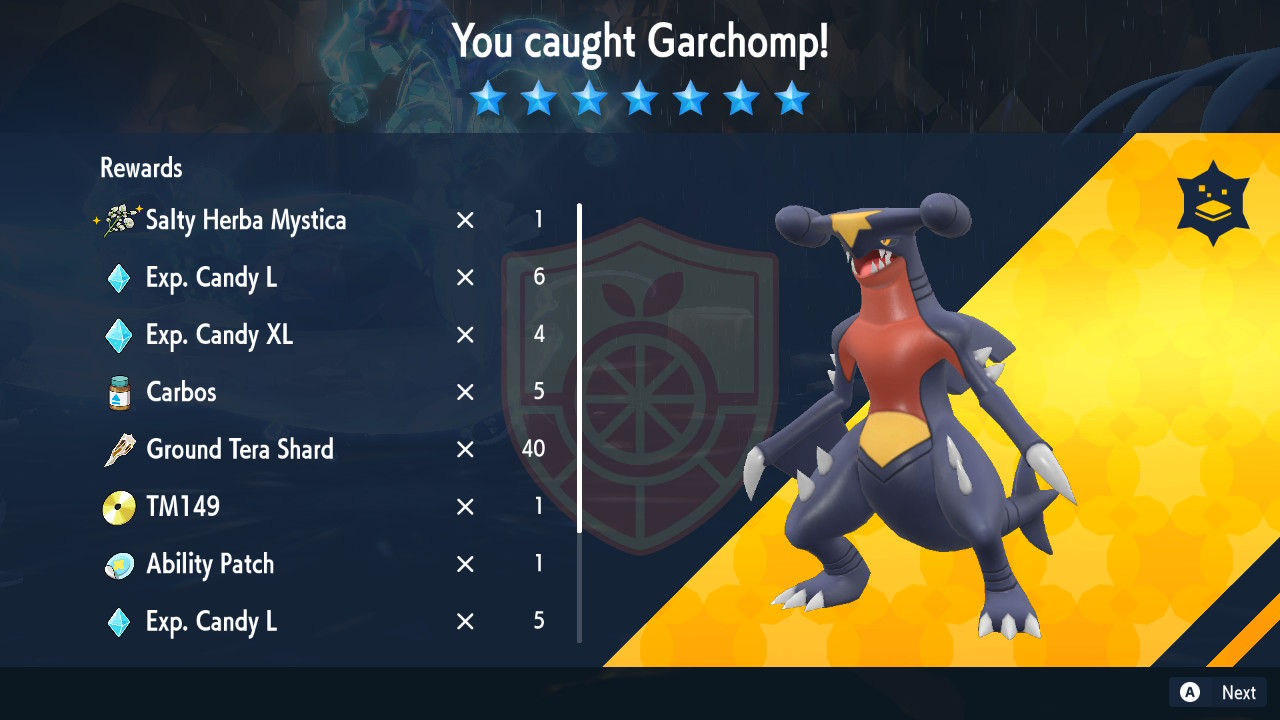
Task: Click the dark Tera Raid emblem badge
Action: point(1212,200)
